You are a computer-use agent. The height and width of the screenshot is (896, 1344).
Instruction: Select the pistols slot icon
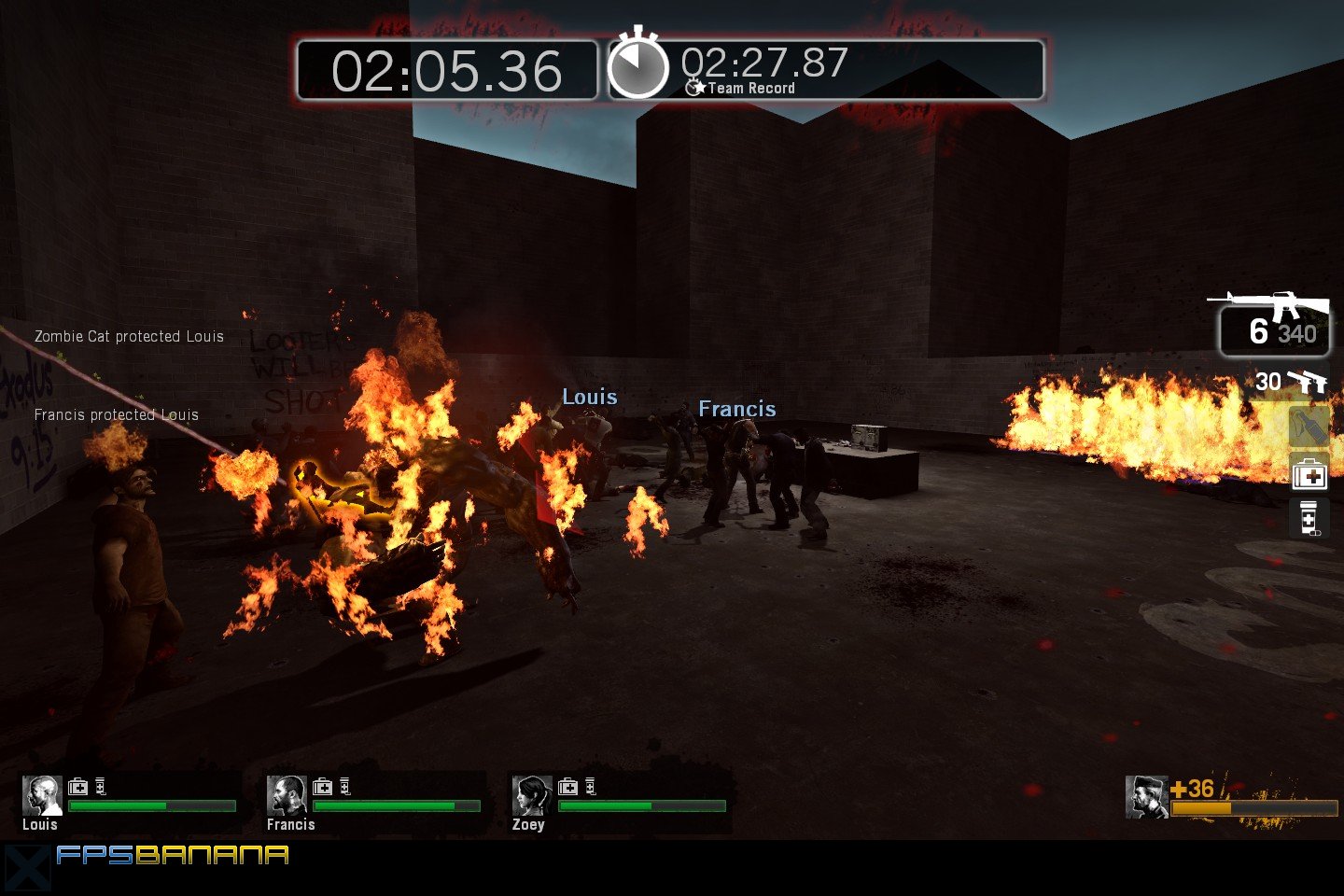click(x=1309, y=382)
